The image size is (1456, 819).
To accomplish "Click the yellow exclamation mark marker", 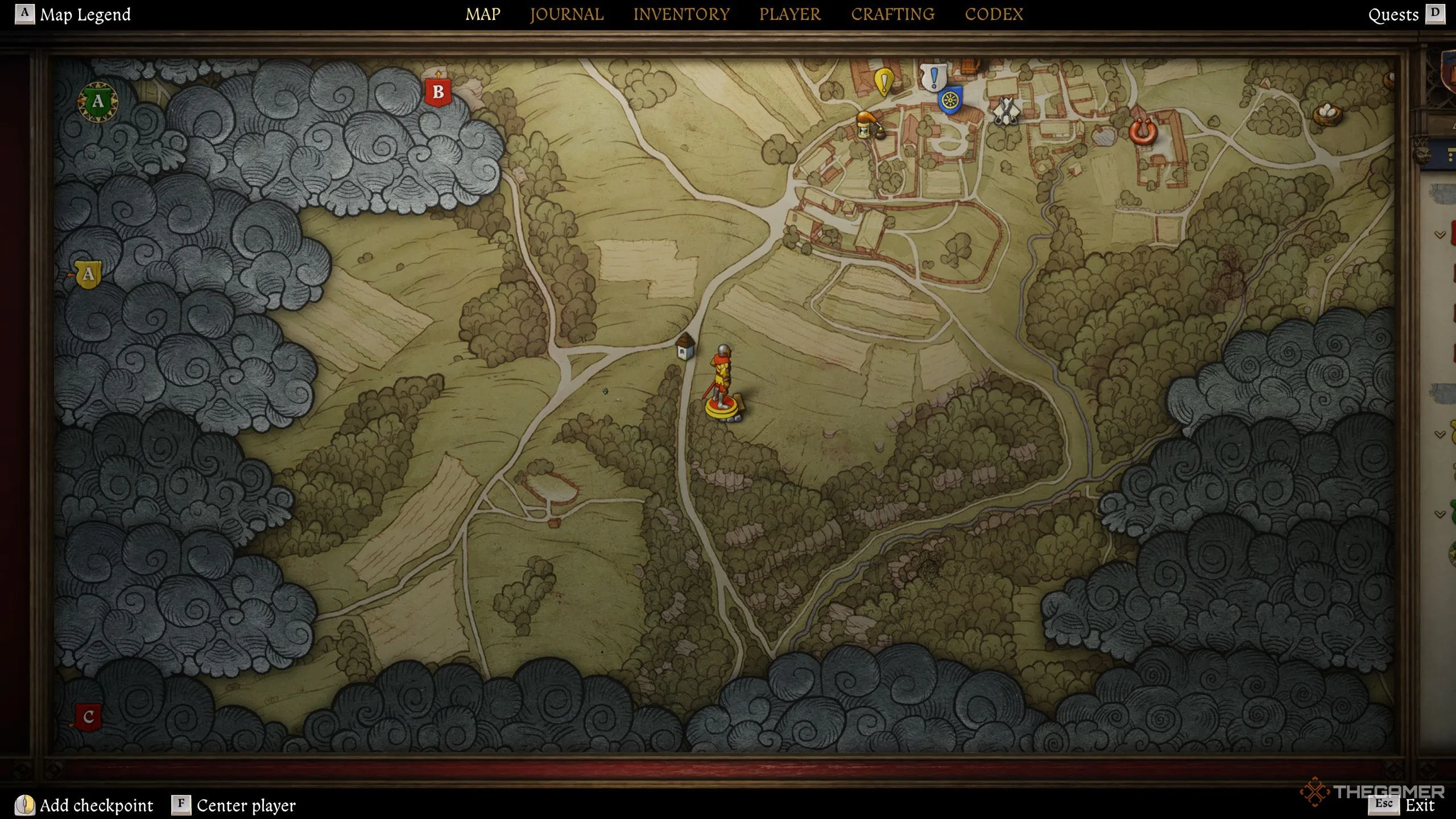I will 884,81.
